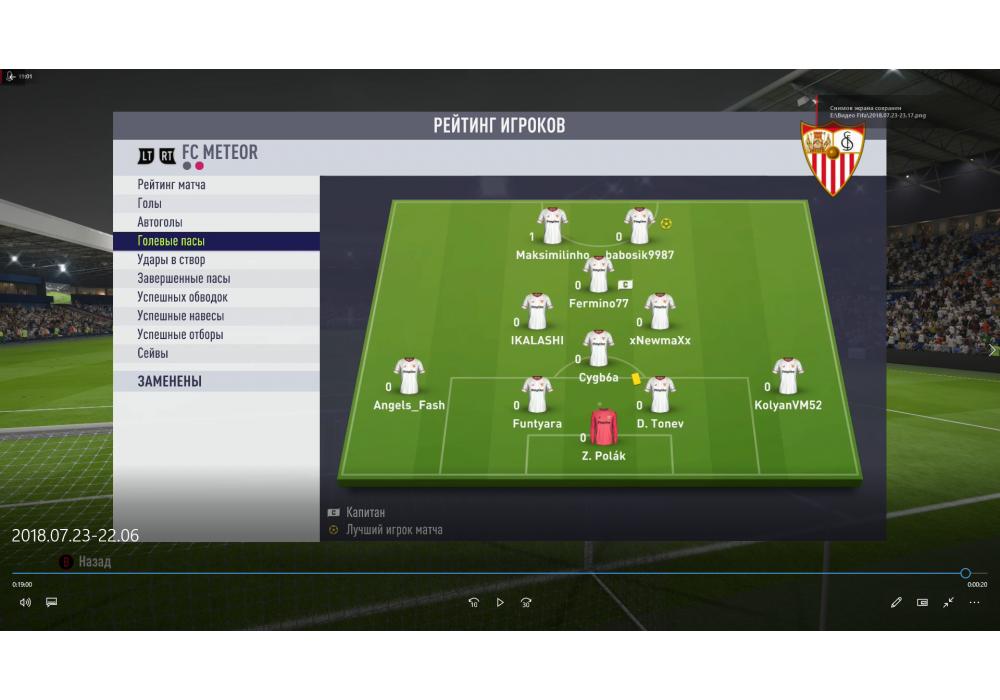The height and width of the screenshot is (700, 1000).
Task: Select goalkeeper Z. Polák on the pitch
Action: (604, 428)
